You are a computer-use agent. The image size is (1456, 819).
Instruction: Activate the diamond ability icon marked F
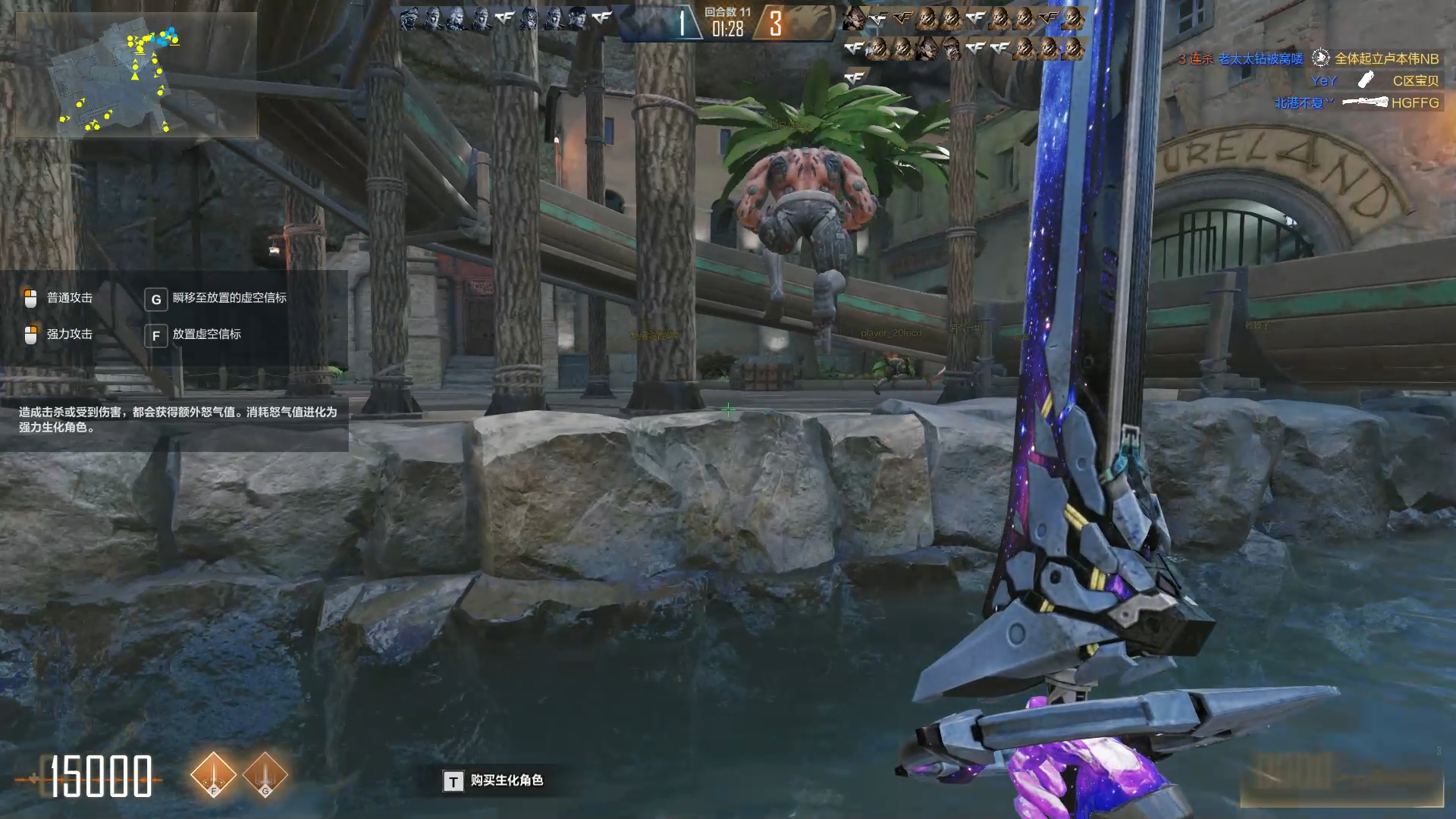[214, 775]
